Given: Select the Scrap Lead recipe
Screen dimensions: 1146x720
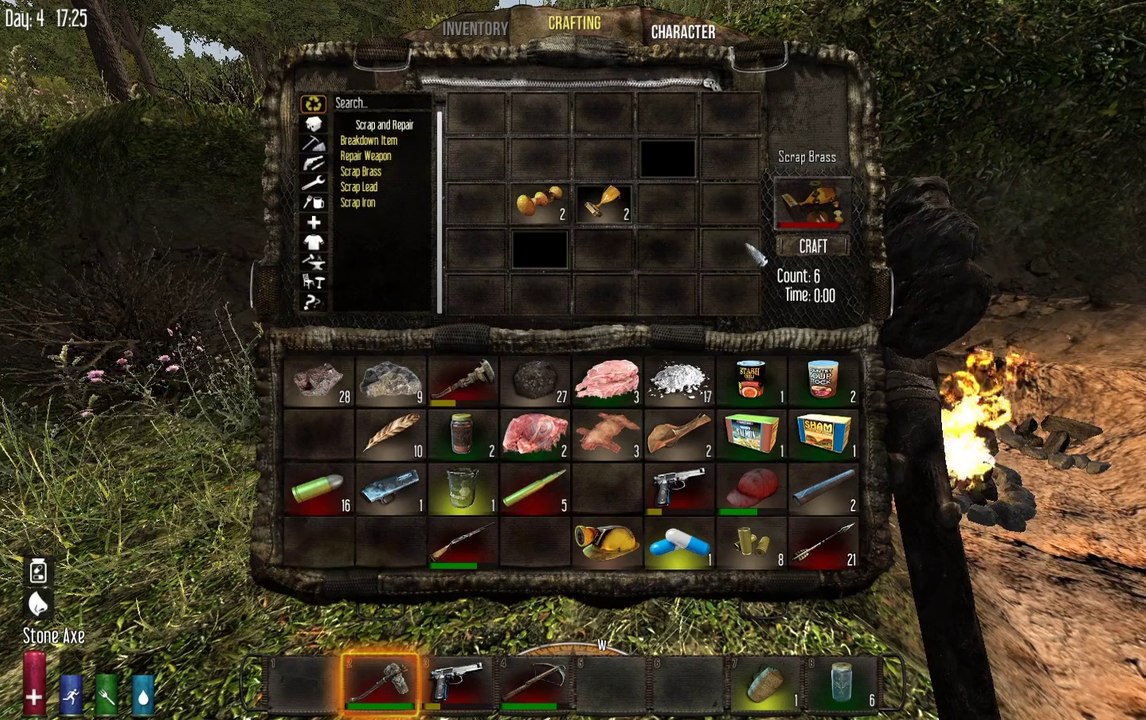Looking at the screenshot, I should pos(358,187).
